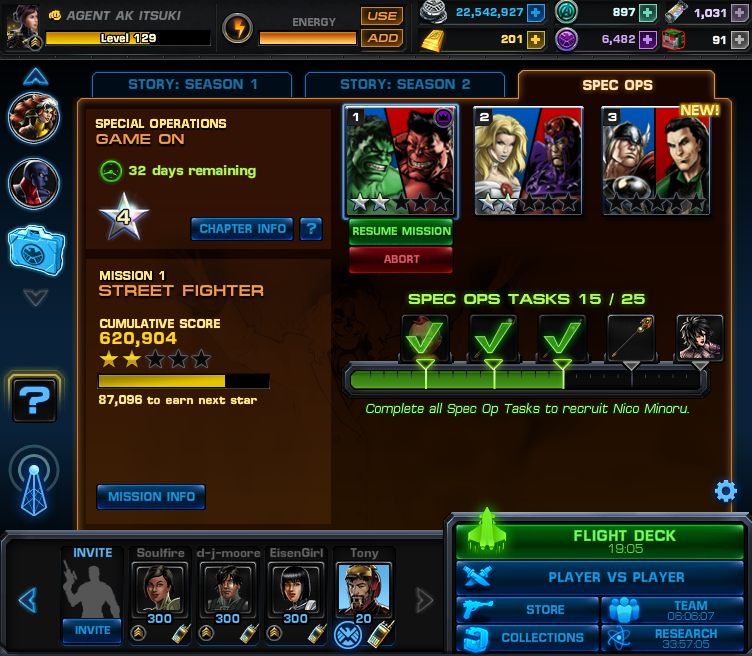Select new mission 3 Thor thumbnail
The image size is (752, 656).
[657, 160]
